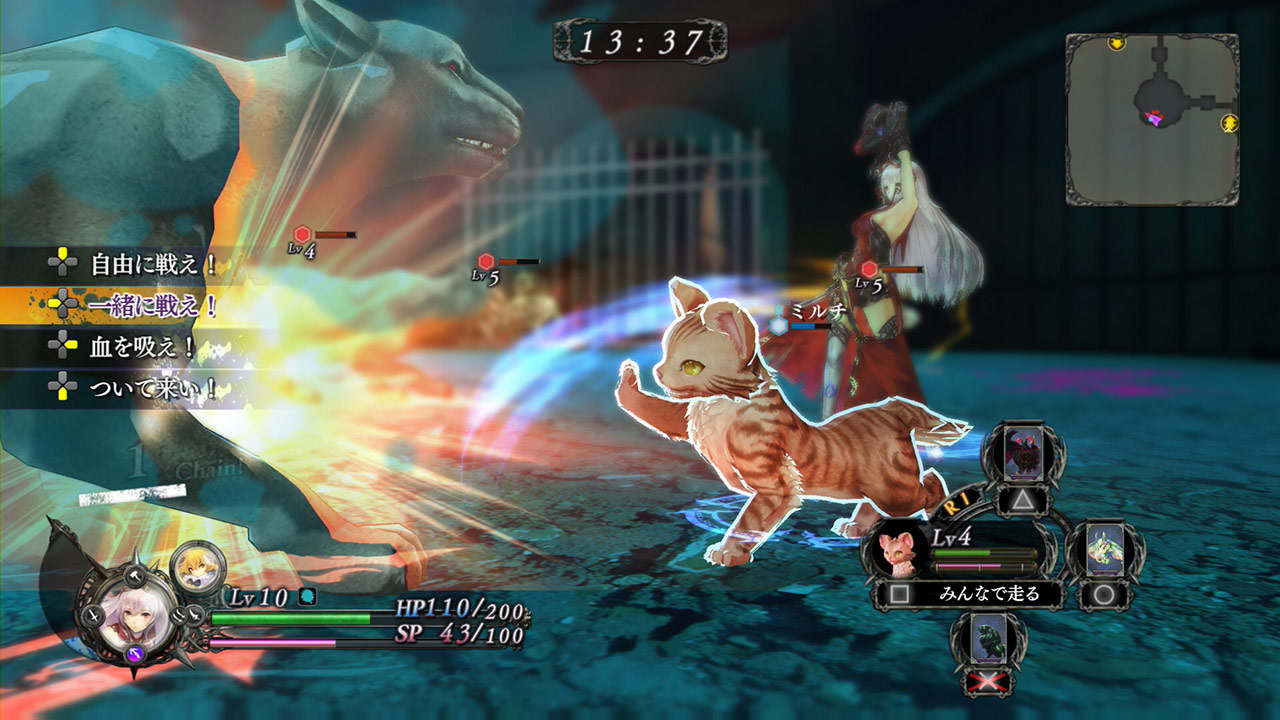The width and height of the screenshot is (1280, 720).
Task: Select the green winged fairy Servan card
Action: point(1105,552)
